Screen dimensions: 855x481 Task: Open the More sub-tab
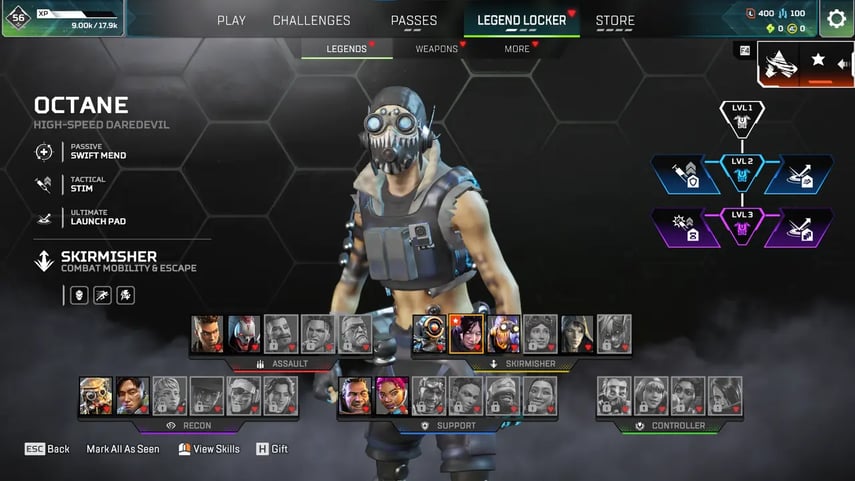(517, 48)
